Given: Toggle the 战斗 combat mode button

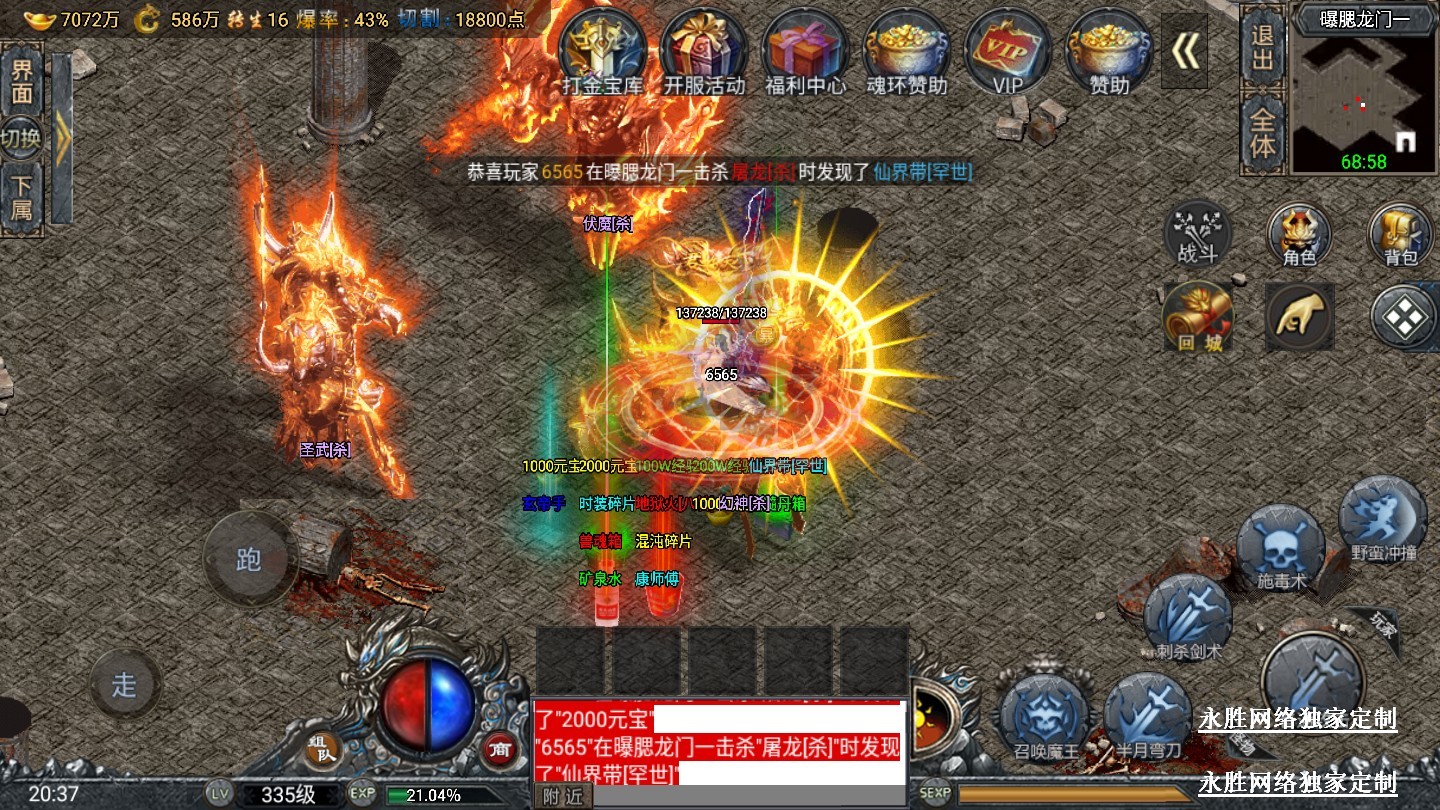Looking at the screenshot, I should point(1198,236).
